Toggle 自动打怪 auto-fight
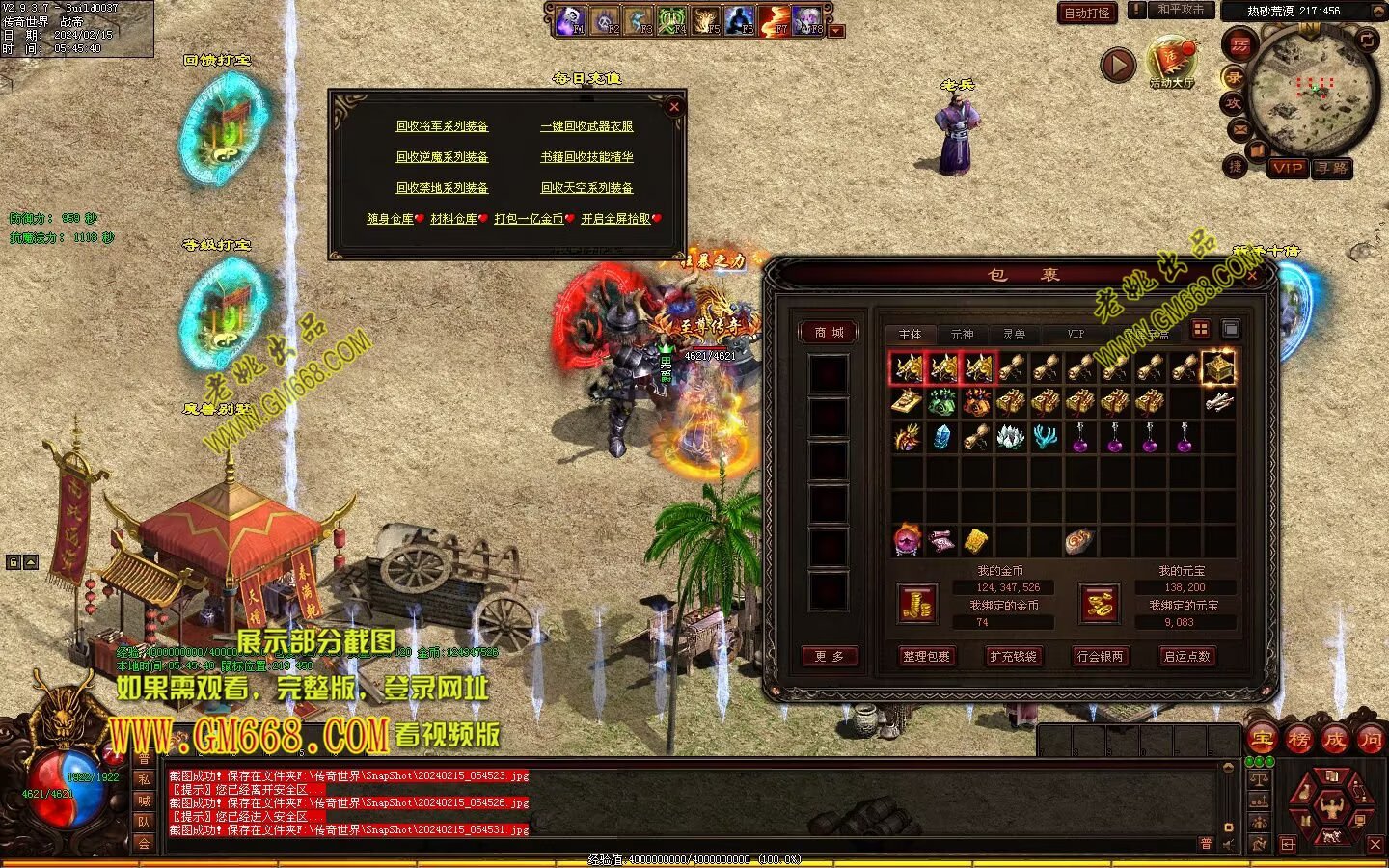The image size is (1389, 868). [x=1087, y=14]
